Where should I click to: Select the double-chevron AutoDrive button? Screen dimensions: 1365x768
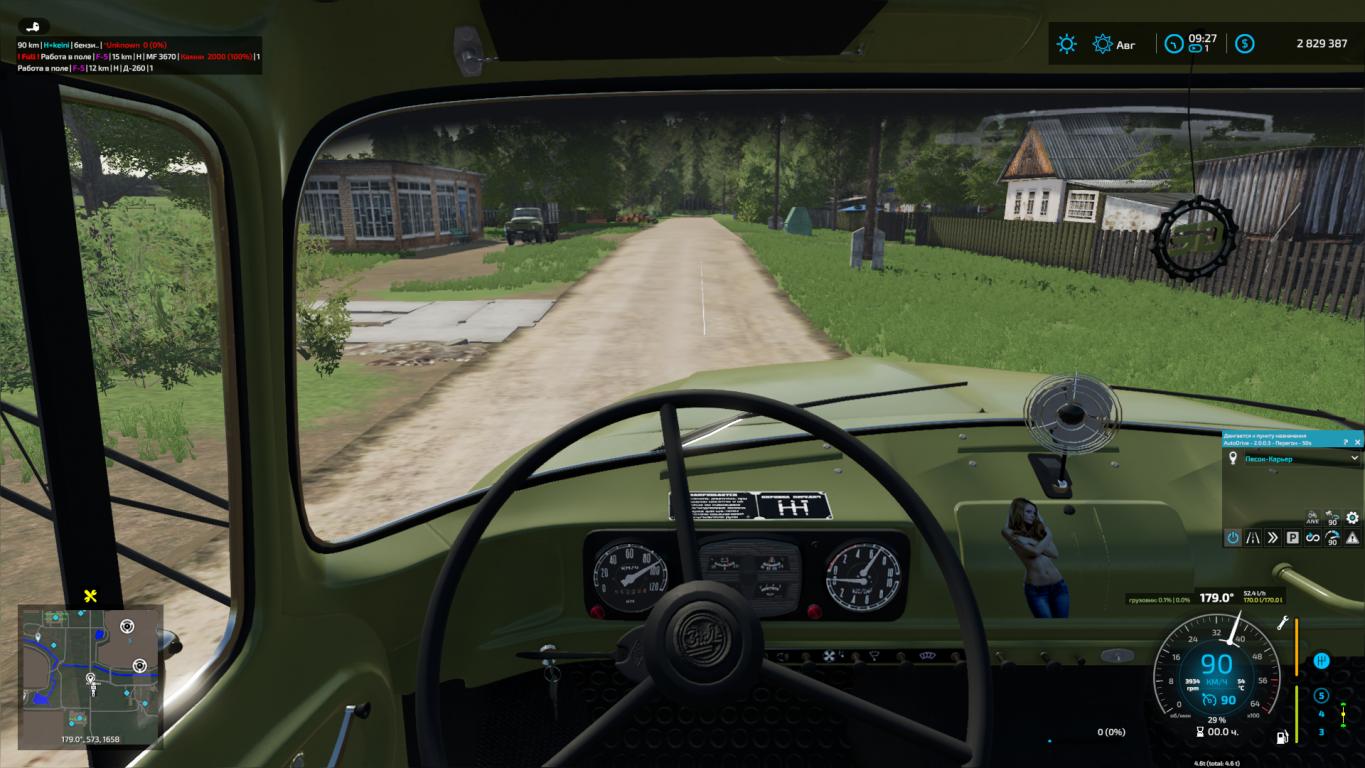tap(1273, 538)
